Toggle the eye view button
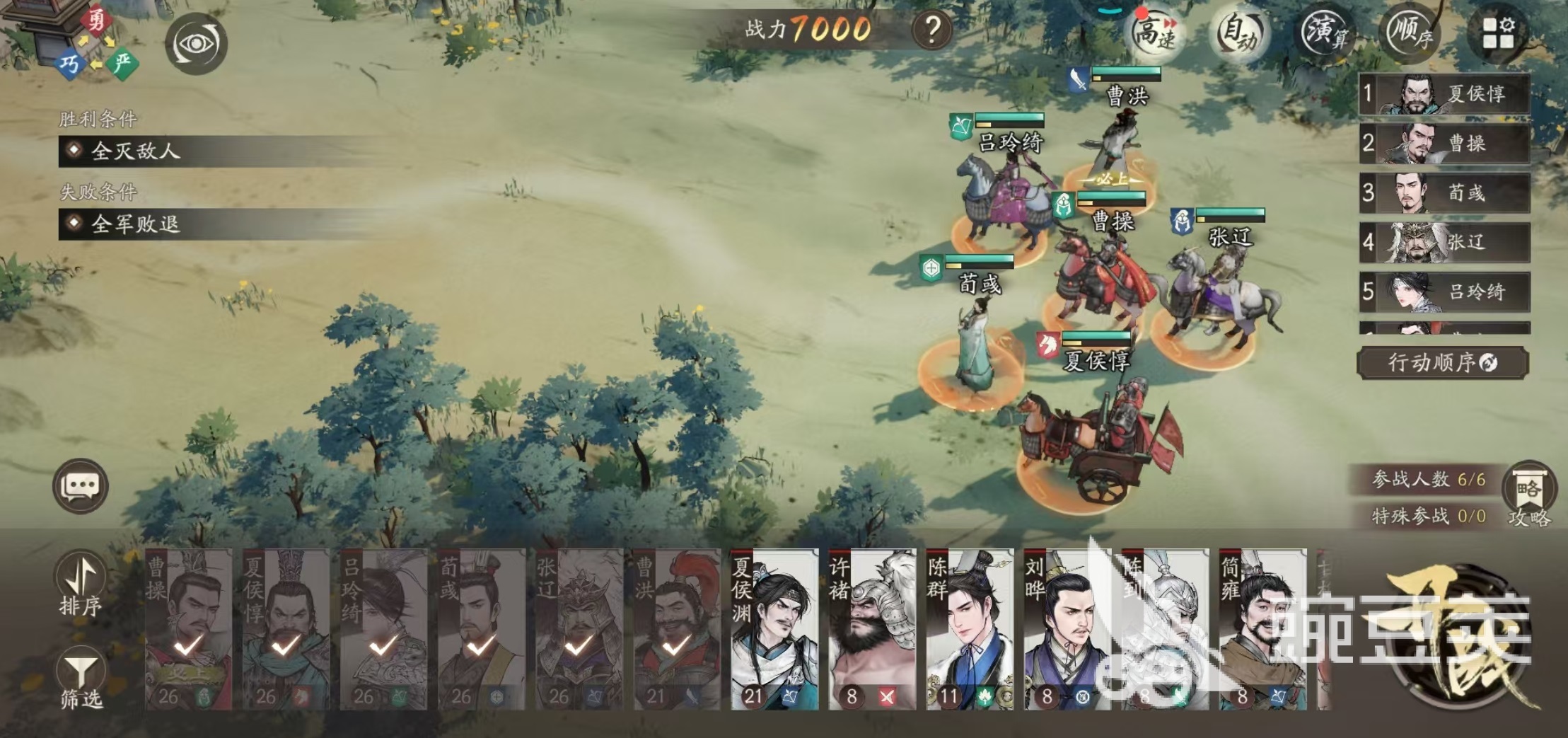1568x738 pixels. [196, 44]
